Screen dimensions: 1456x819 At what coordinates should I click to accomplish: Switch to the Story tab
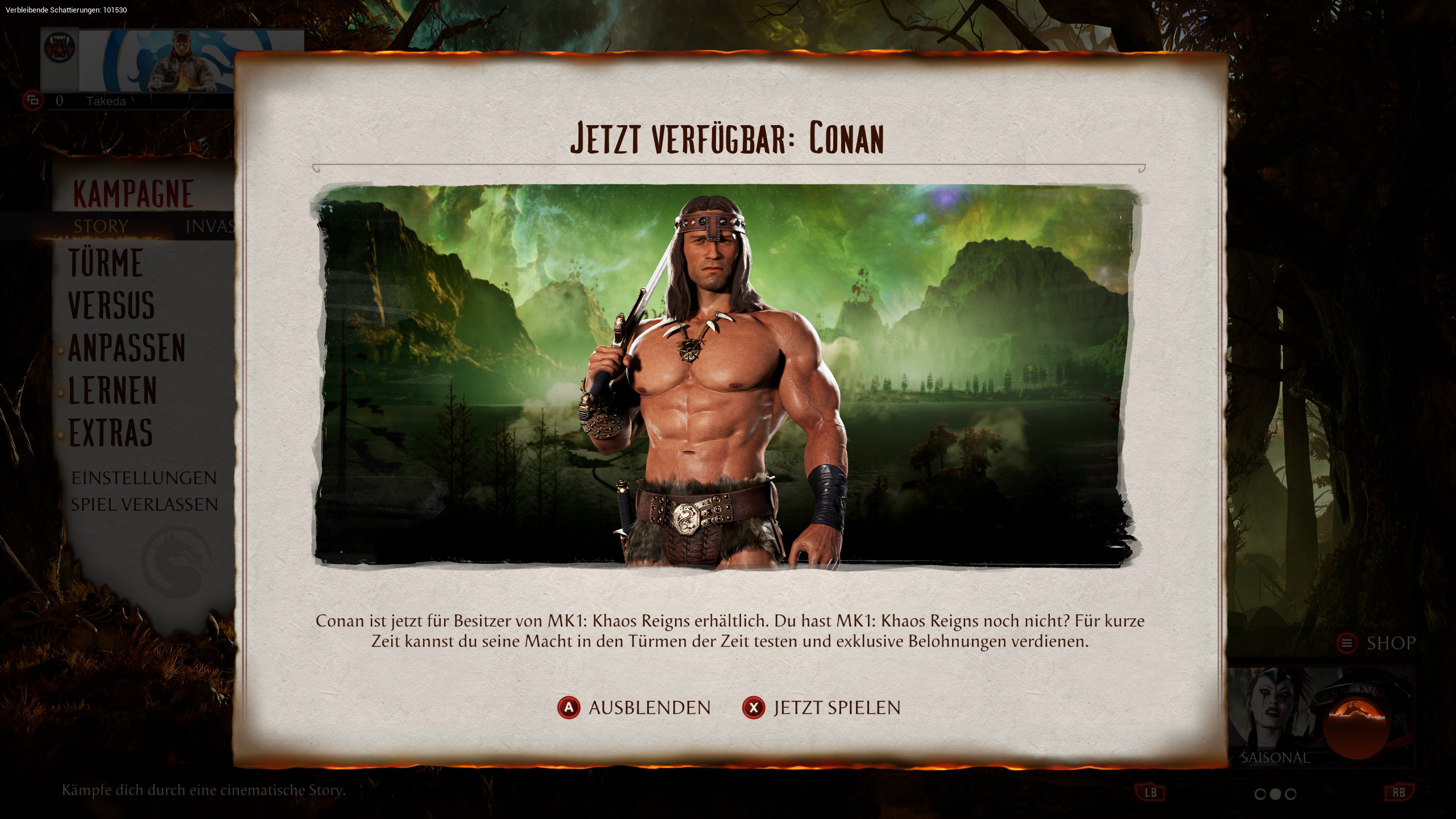(101, 226)
